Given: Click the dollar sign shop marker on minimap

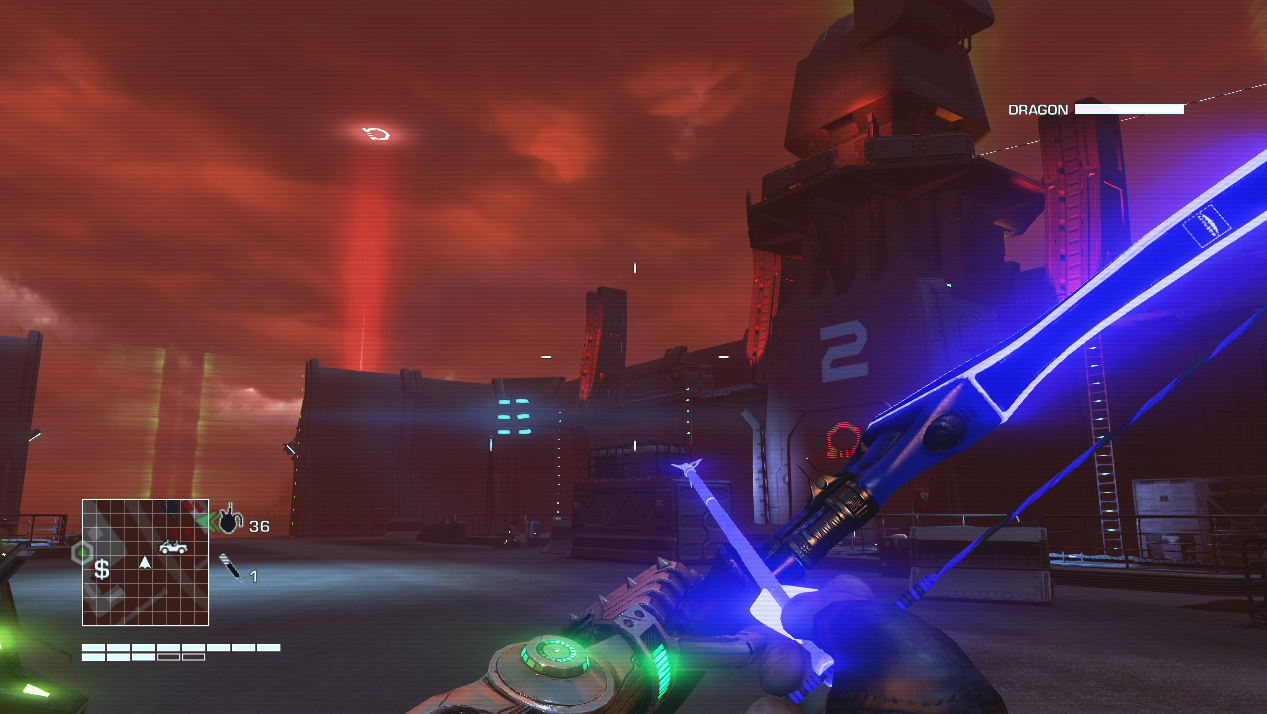Looking at the screenshot, I should click(101, 570).
